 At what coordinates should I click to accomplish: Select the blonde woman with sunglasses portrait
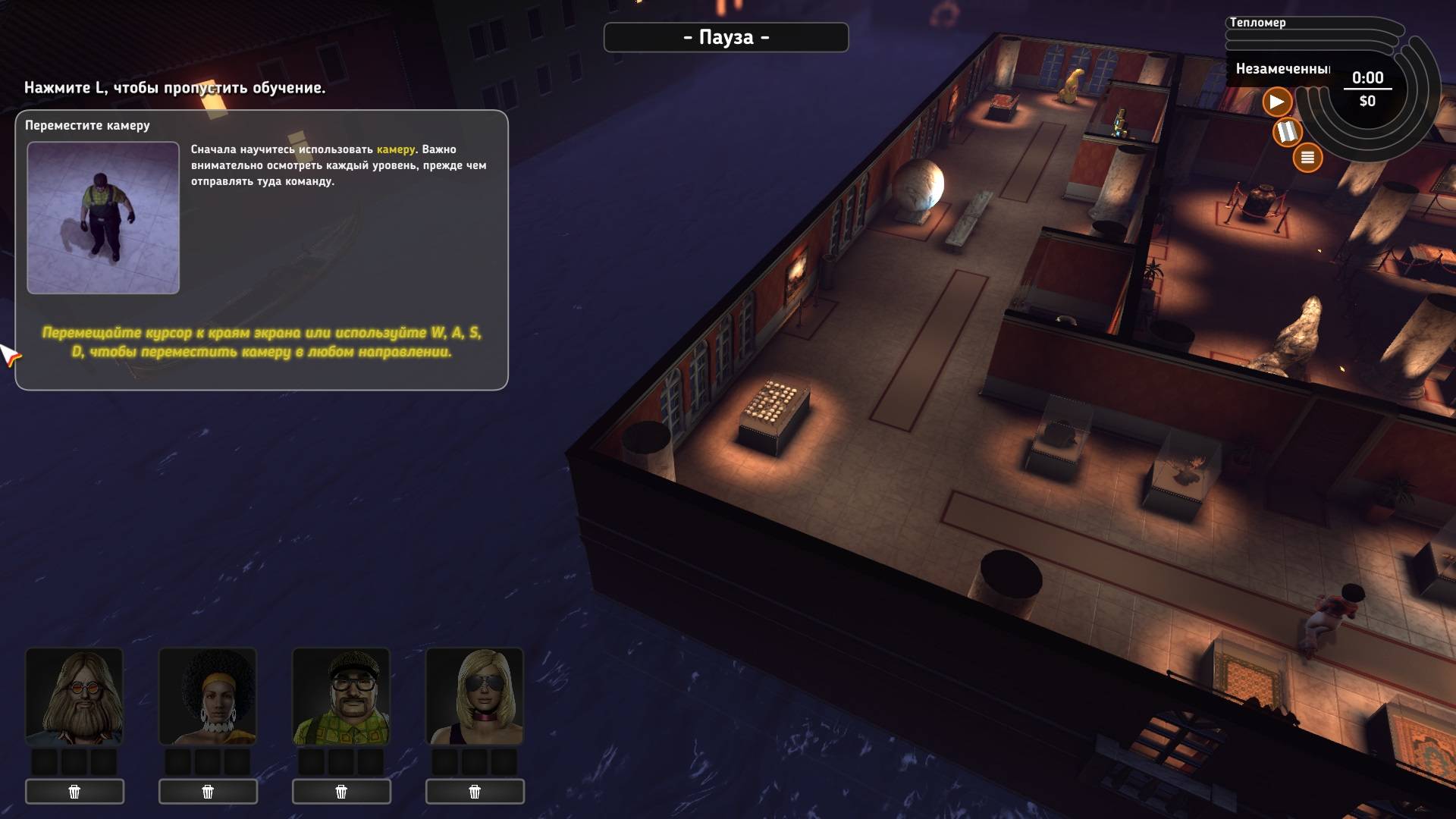tap(475, 696)
